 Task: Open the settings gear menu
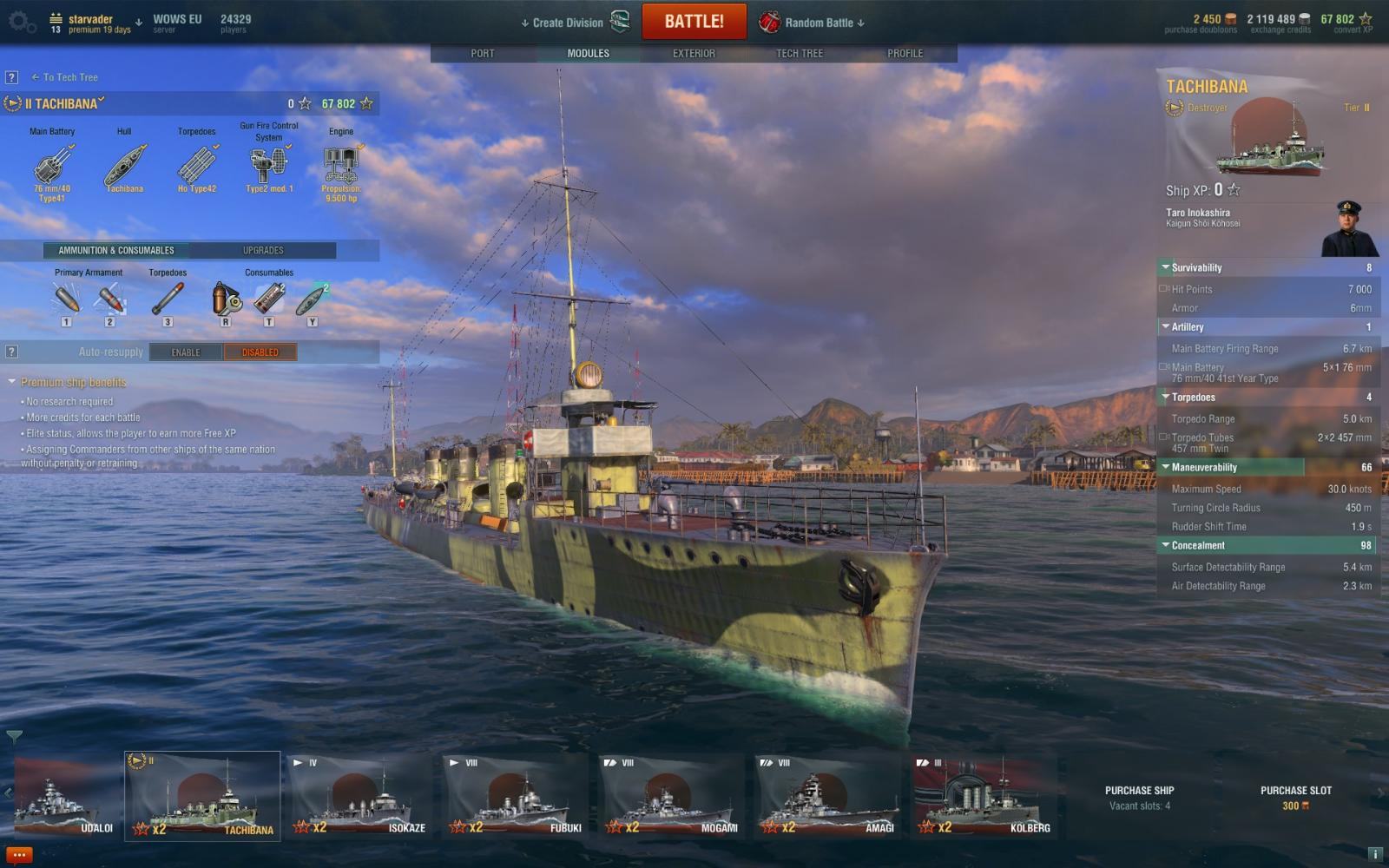point(21,21)
